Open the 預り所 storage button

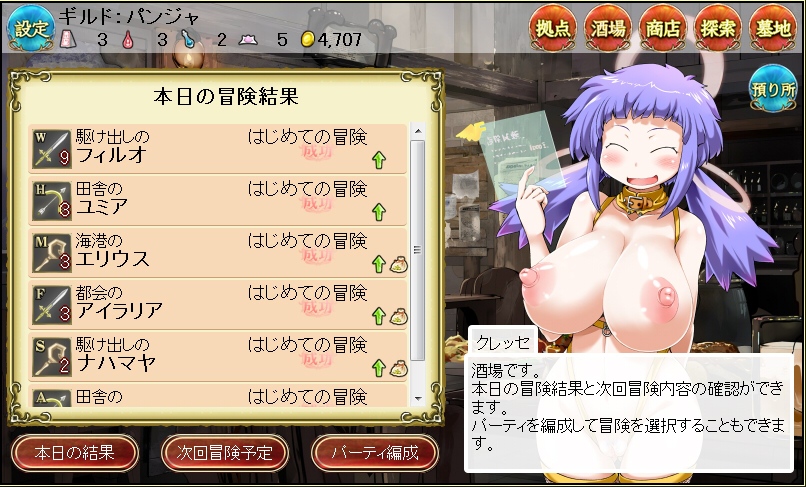tap(774, 88)
